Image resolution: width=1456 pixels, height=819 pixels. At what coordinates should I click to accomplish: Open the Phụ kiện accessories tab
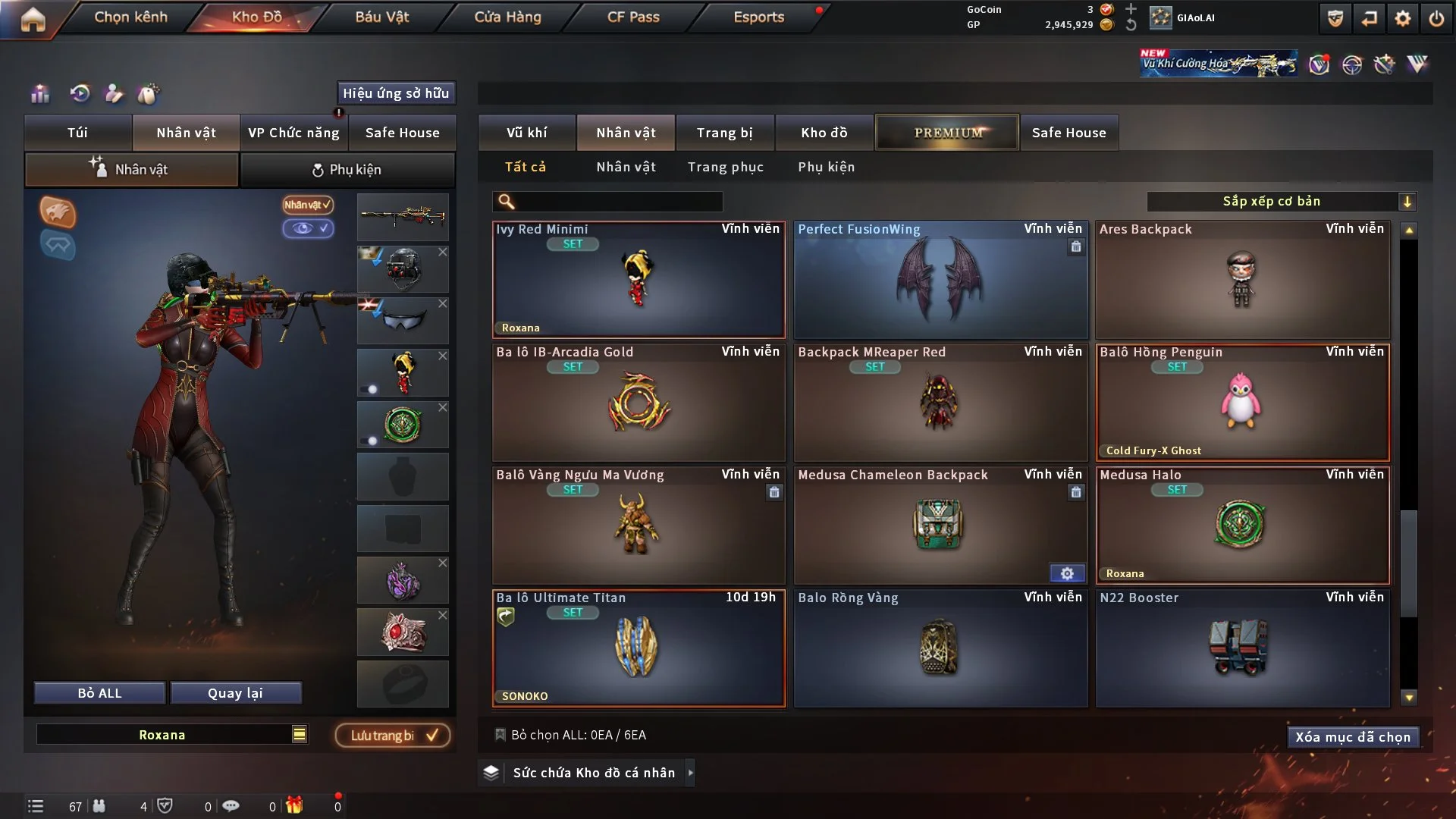click(347, 170)
